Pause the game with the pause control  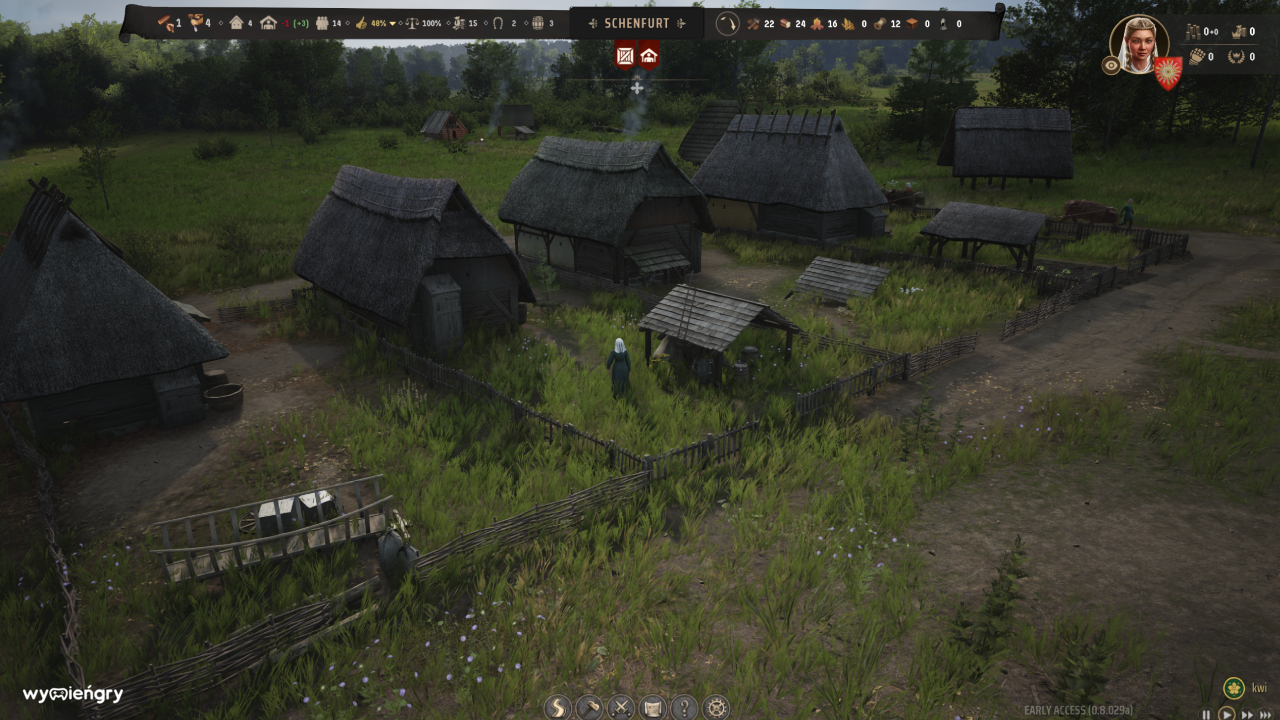[1206, 713]
